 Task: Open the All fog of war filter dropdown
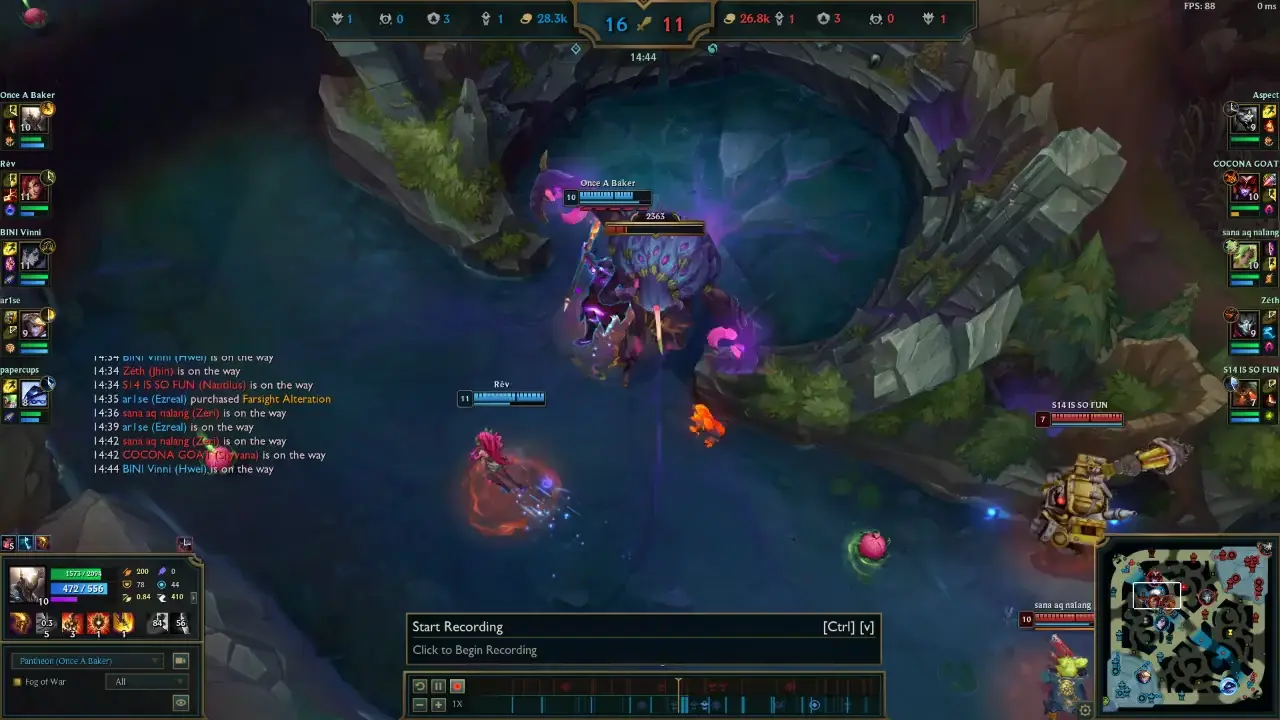click(147, 682)
